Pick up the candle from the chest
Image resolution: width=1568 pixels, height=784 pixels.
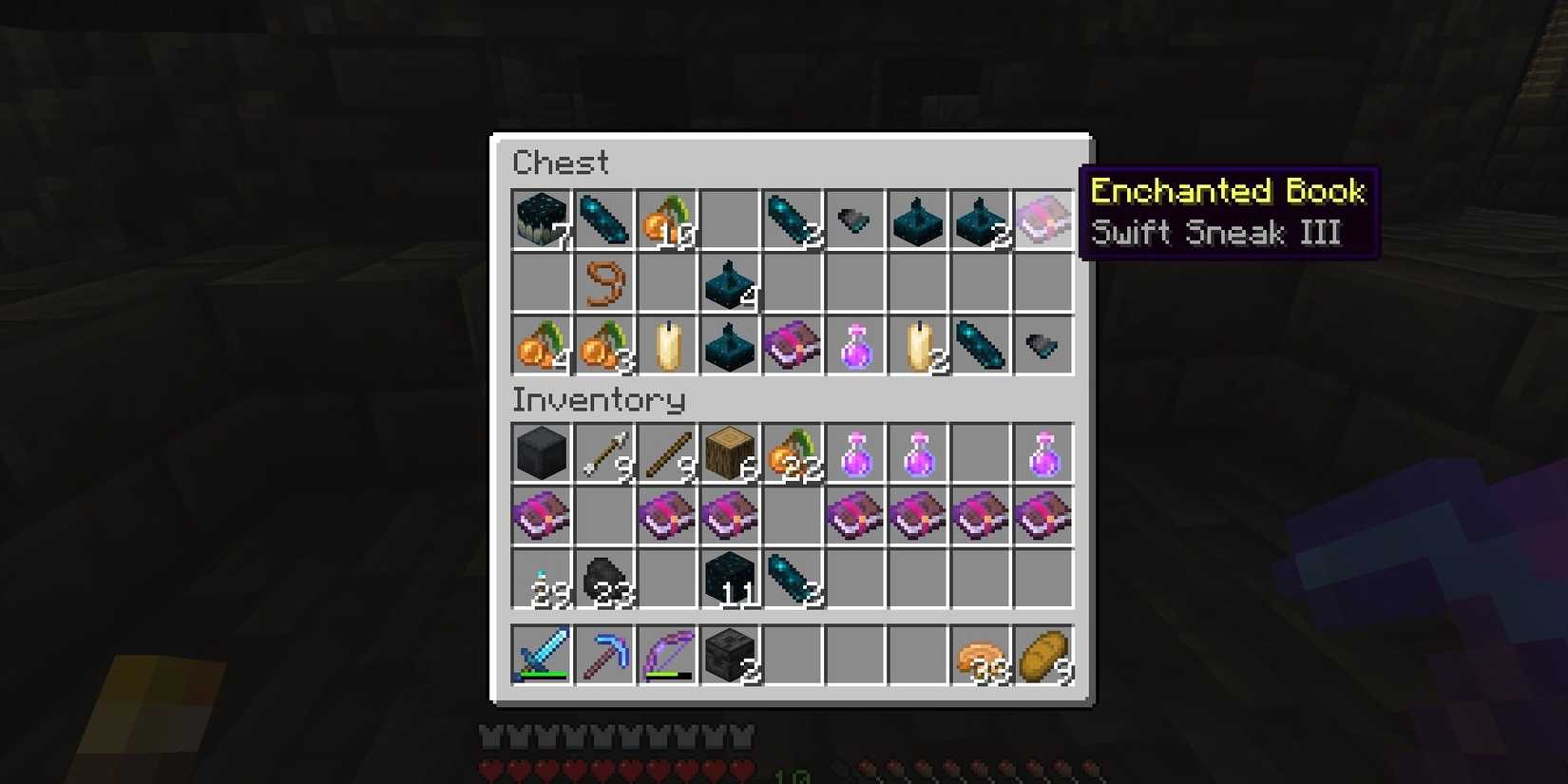665,345
